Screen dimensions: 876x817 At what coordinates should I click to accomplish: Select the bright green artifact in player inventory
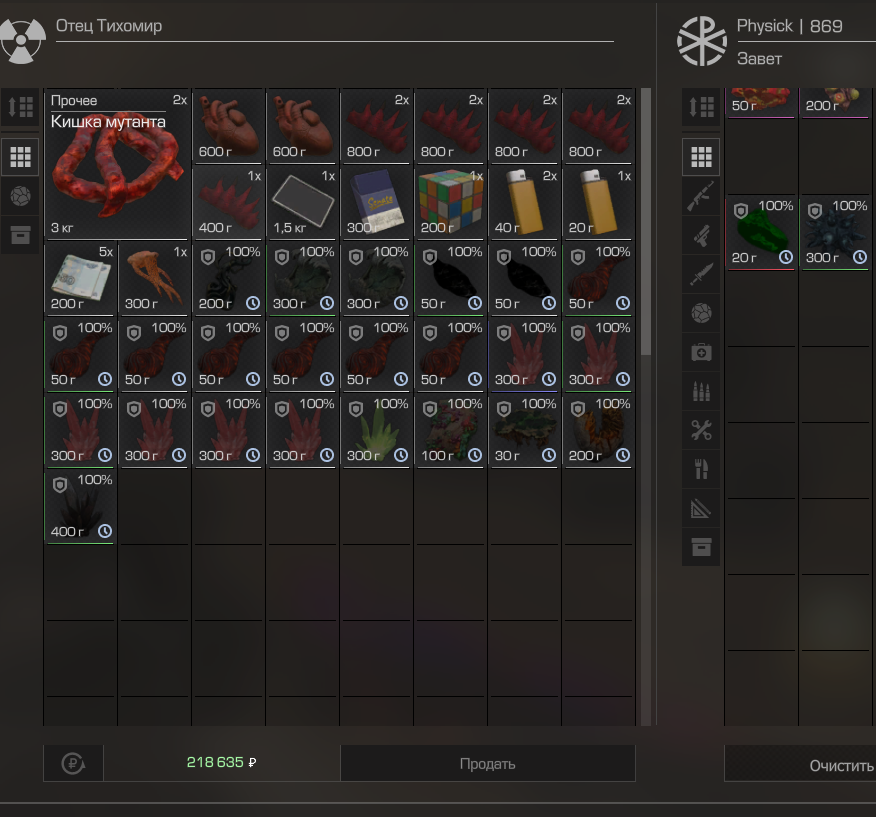[x=762, y=232]
